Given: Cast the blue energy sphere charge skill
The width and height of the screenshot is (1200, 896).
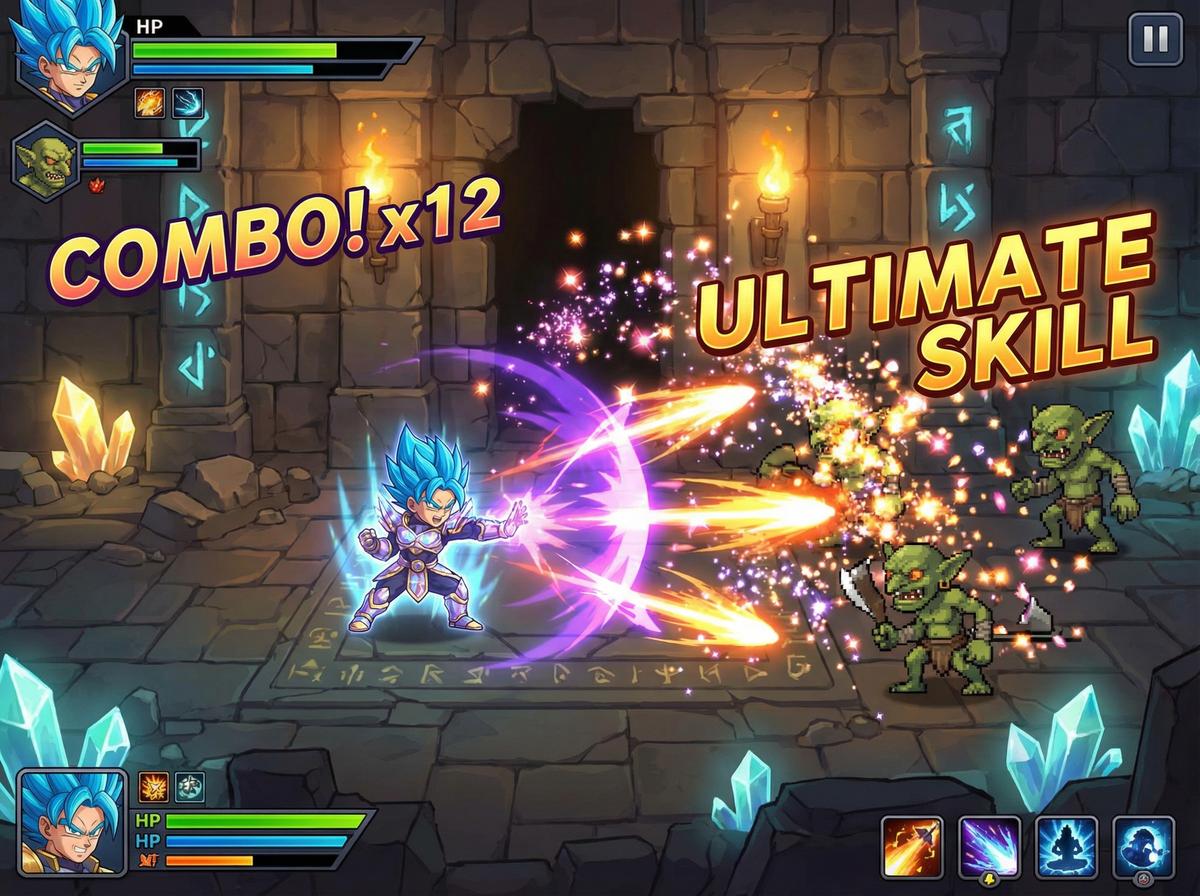Looking at the screenshot, I should tap(1143, 847).
